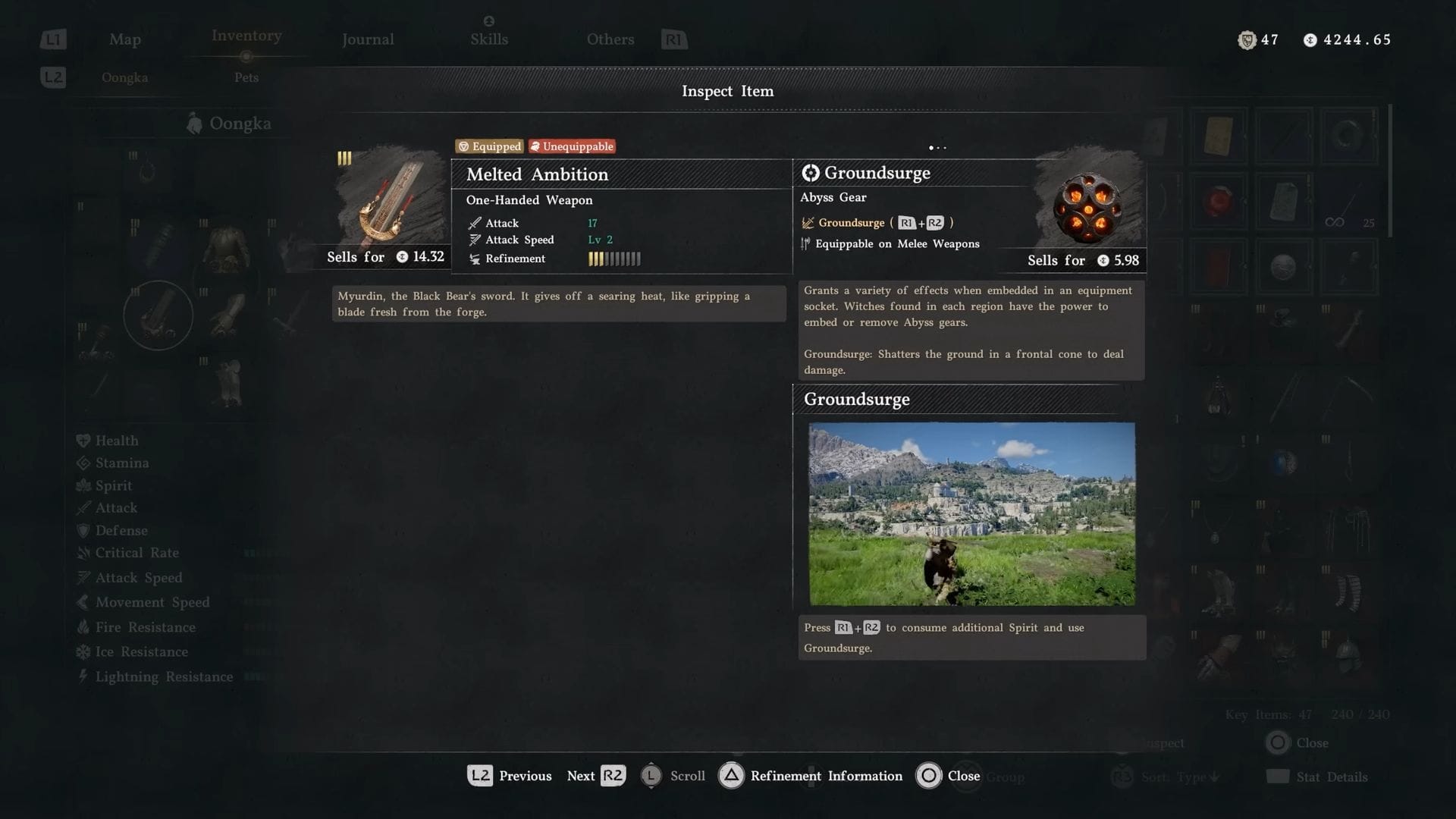The width and height of the screenshot is (1456, 819).
Task: Open the Inventory tab
Action: coord(246,36)
